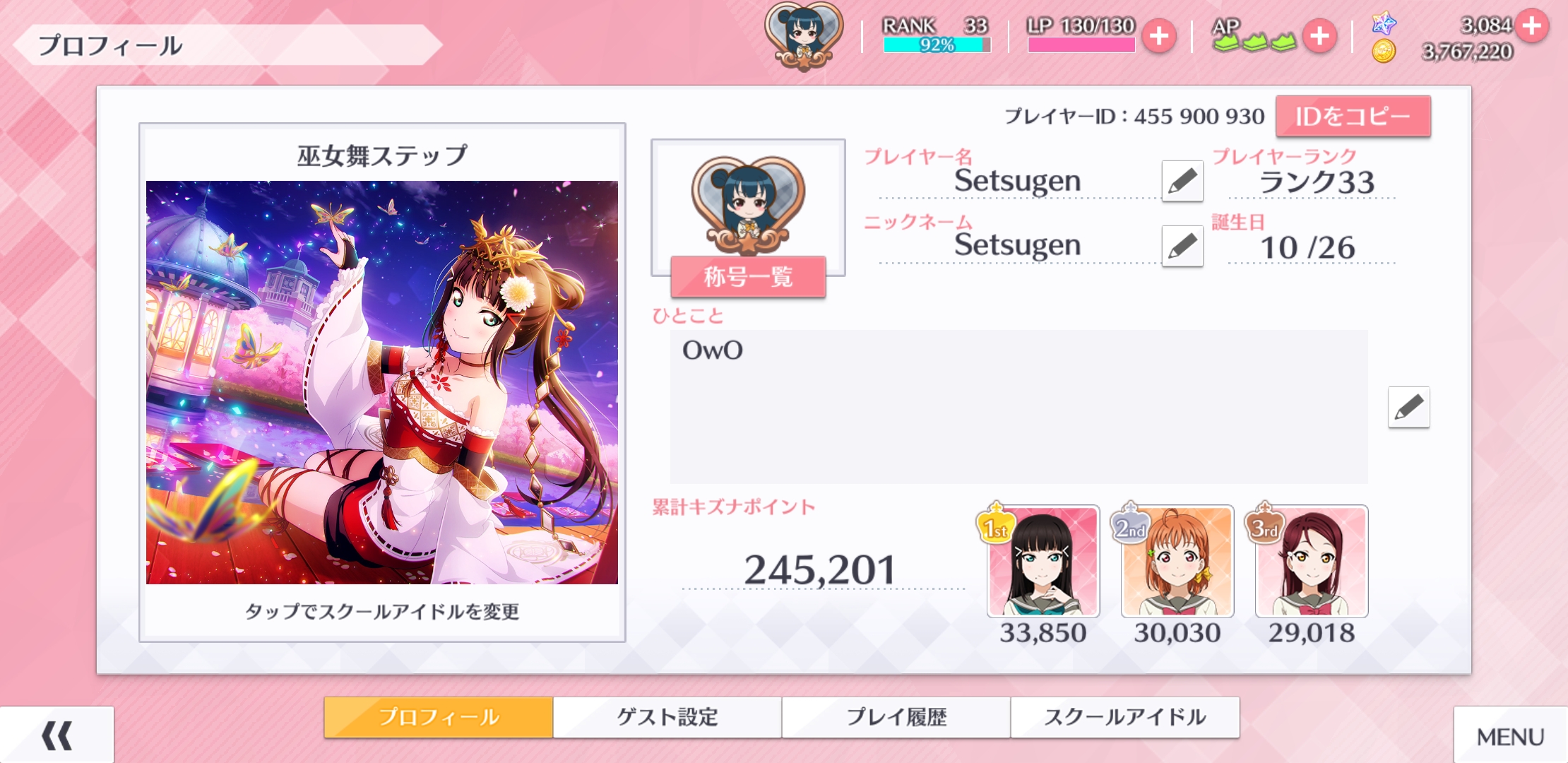Select the 2nd-ranked orange-haired idol portrait
This screenshot has width=1568, height=763.
point(1177,562)
